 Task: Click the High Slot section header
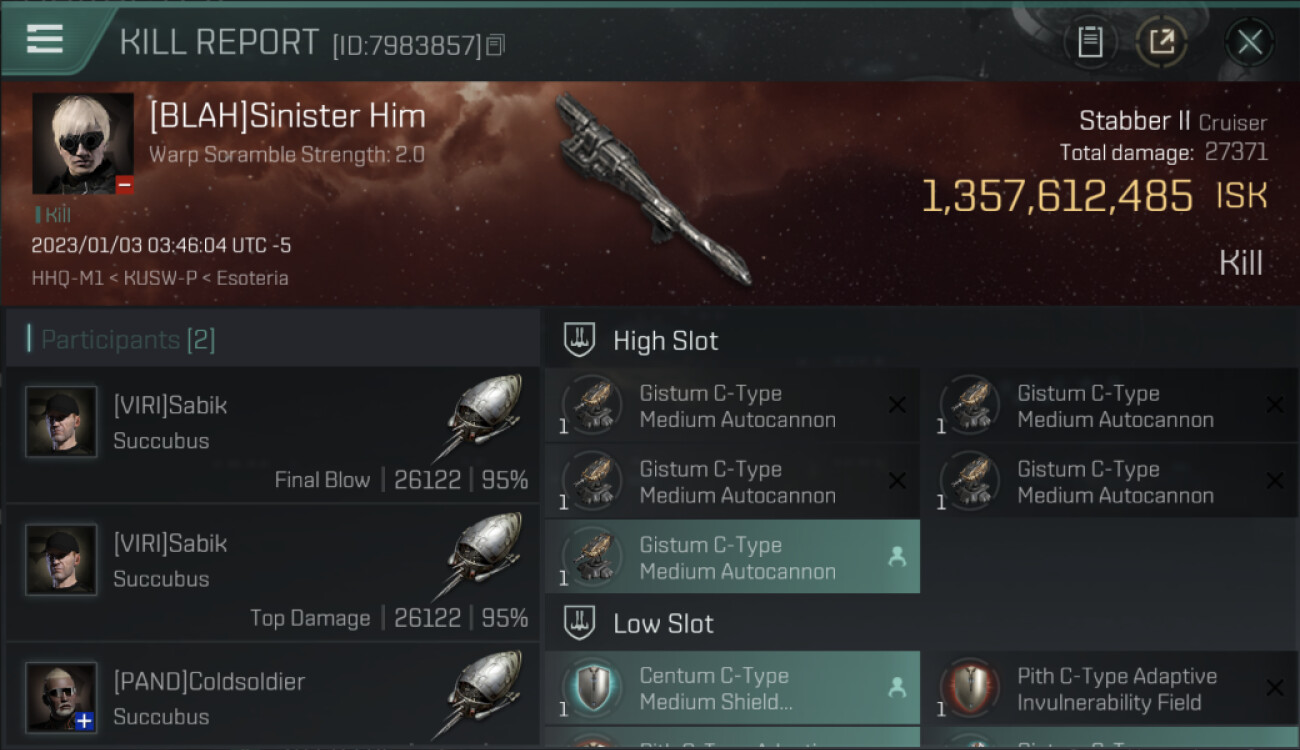665,341
